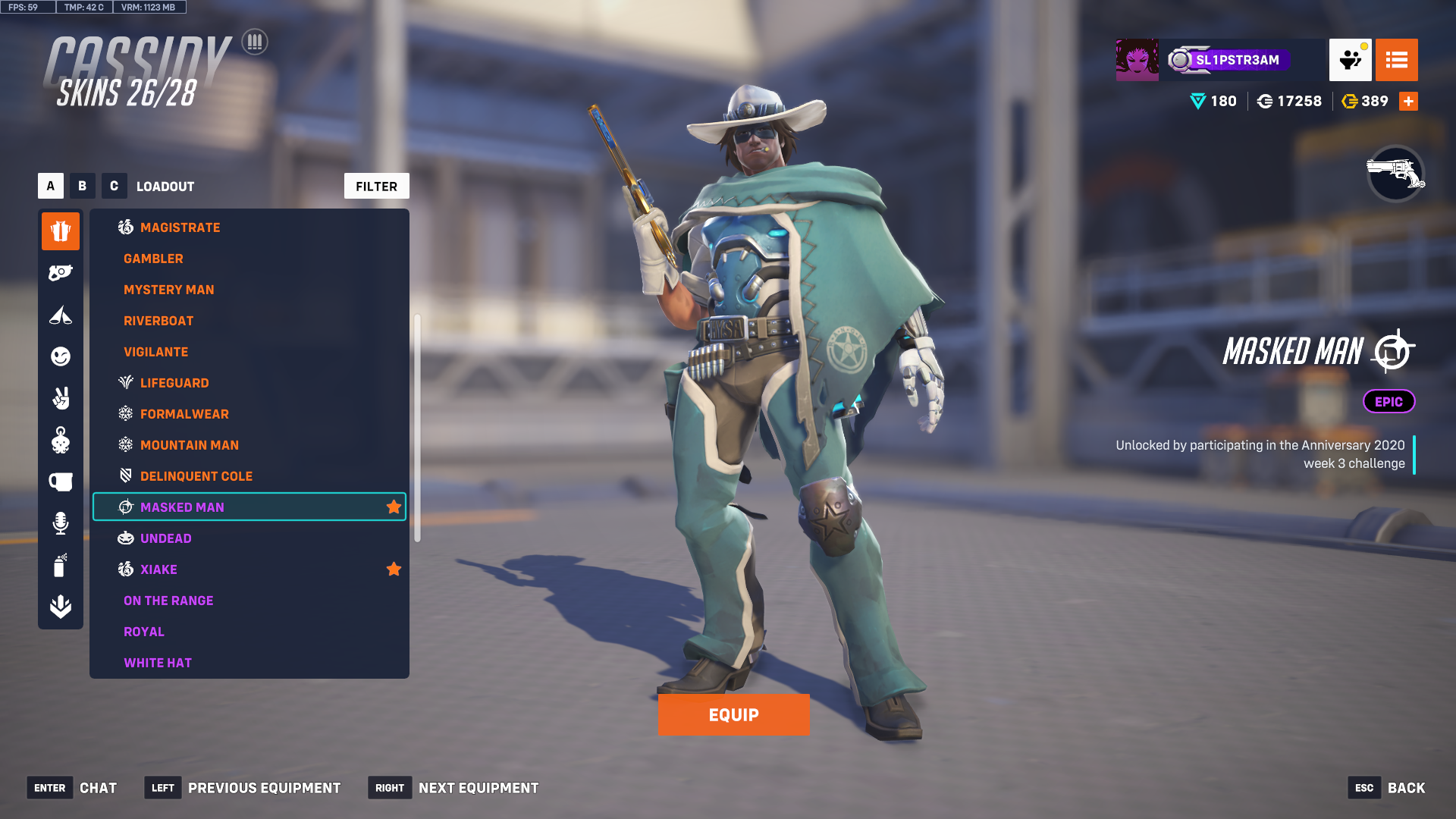Choose the Undead skin
The image size is (1456, 819).
165,538
